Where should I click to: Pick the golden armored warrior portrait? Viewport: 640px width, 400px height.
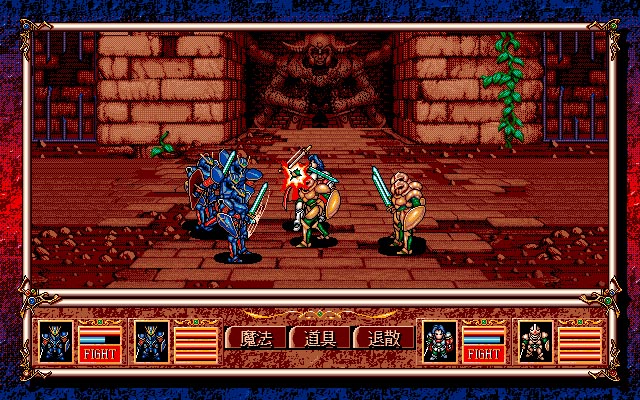pos(536,341)
